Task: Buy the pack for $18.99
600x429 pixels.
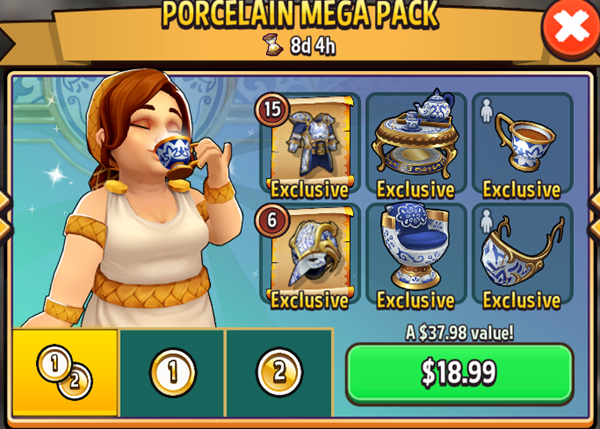Action: pyautogui.click(x=459, y=373)
